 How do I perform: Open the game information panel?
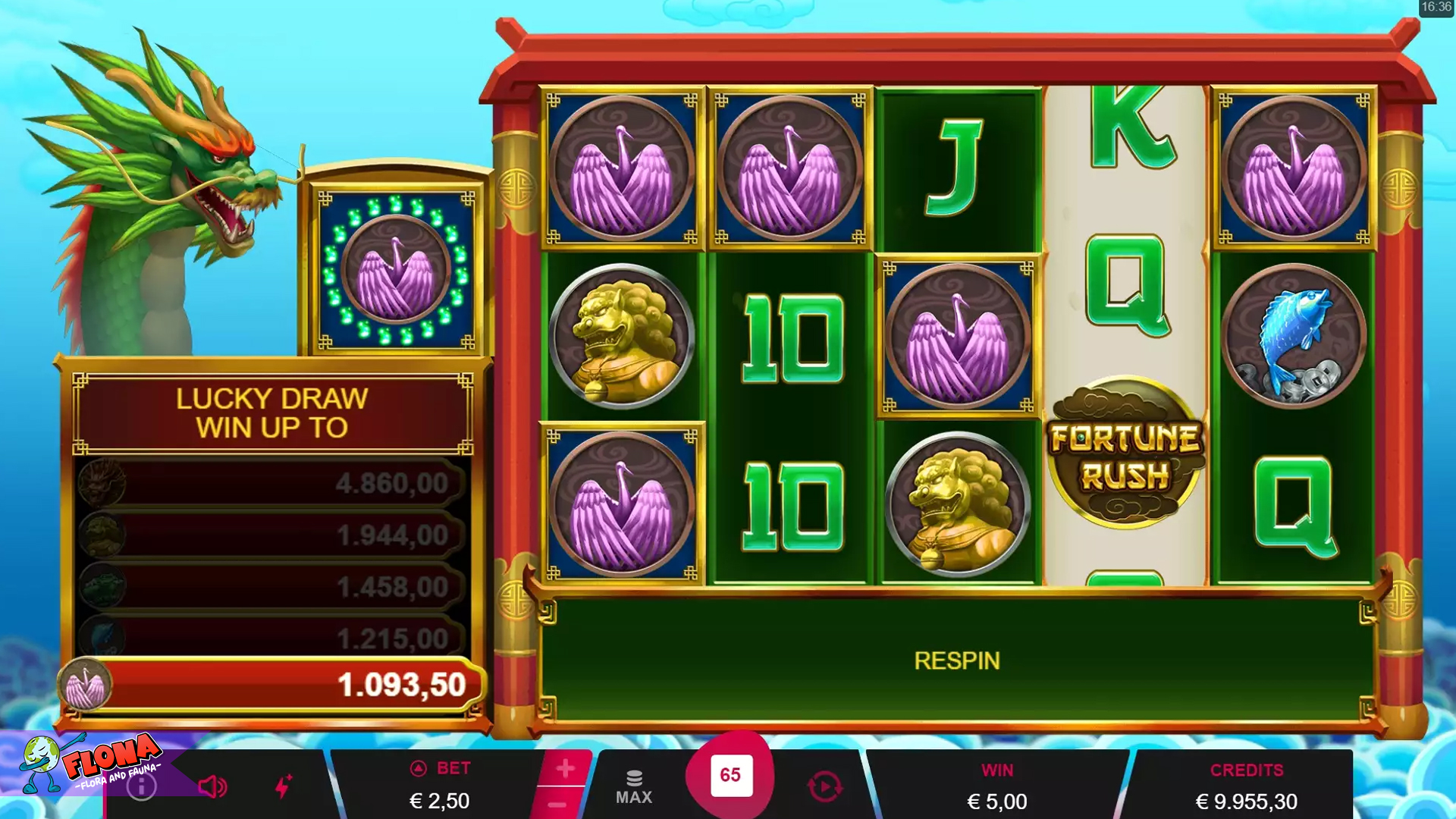pyautogui.click(x=141, y=786)
